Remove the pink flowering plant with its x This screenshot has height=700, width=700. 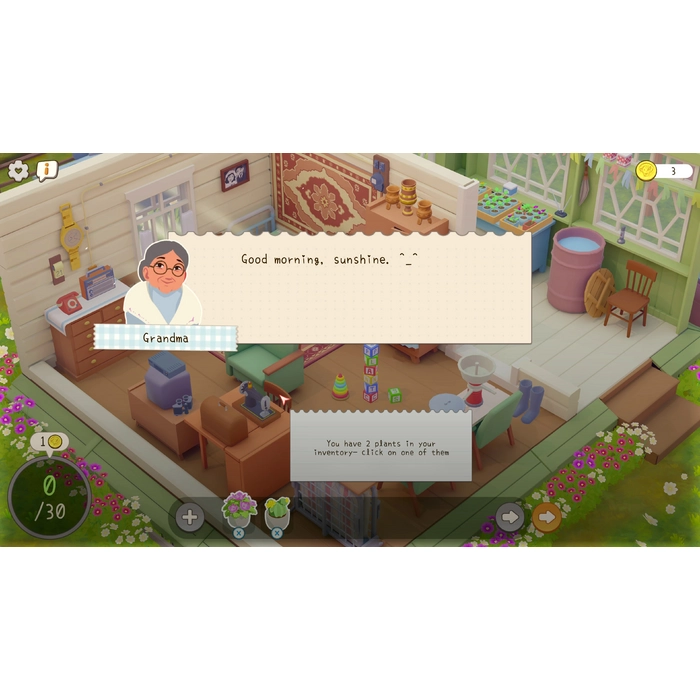(238, 533)
